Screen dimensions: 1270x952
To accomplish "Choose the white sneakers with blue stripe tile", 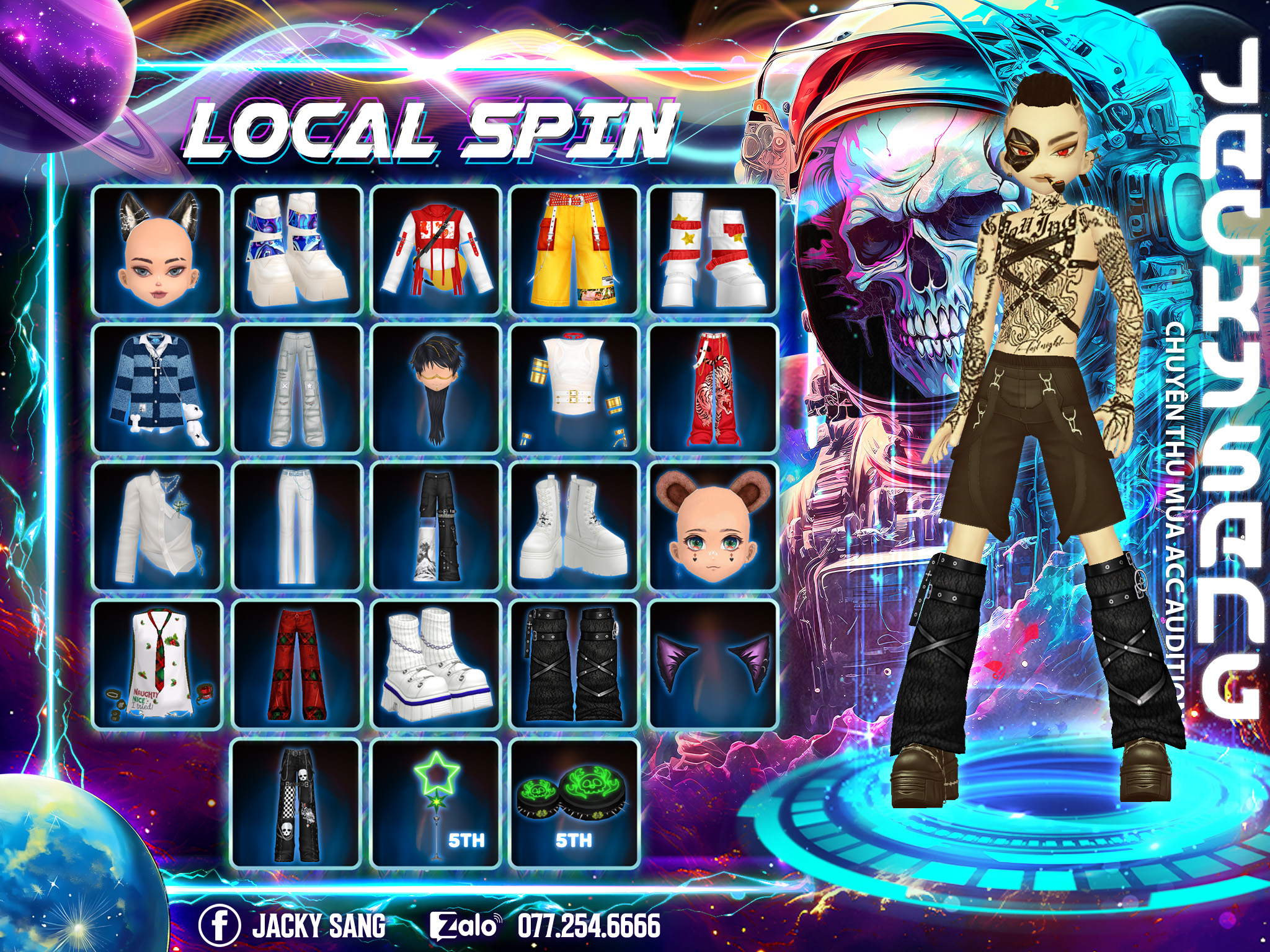I will click(436, 665).
